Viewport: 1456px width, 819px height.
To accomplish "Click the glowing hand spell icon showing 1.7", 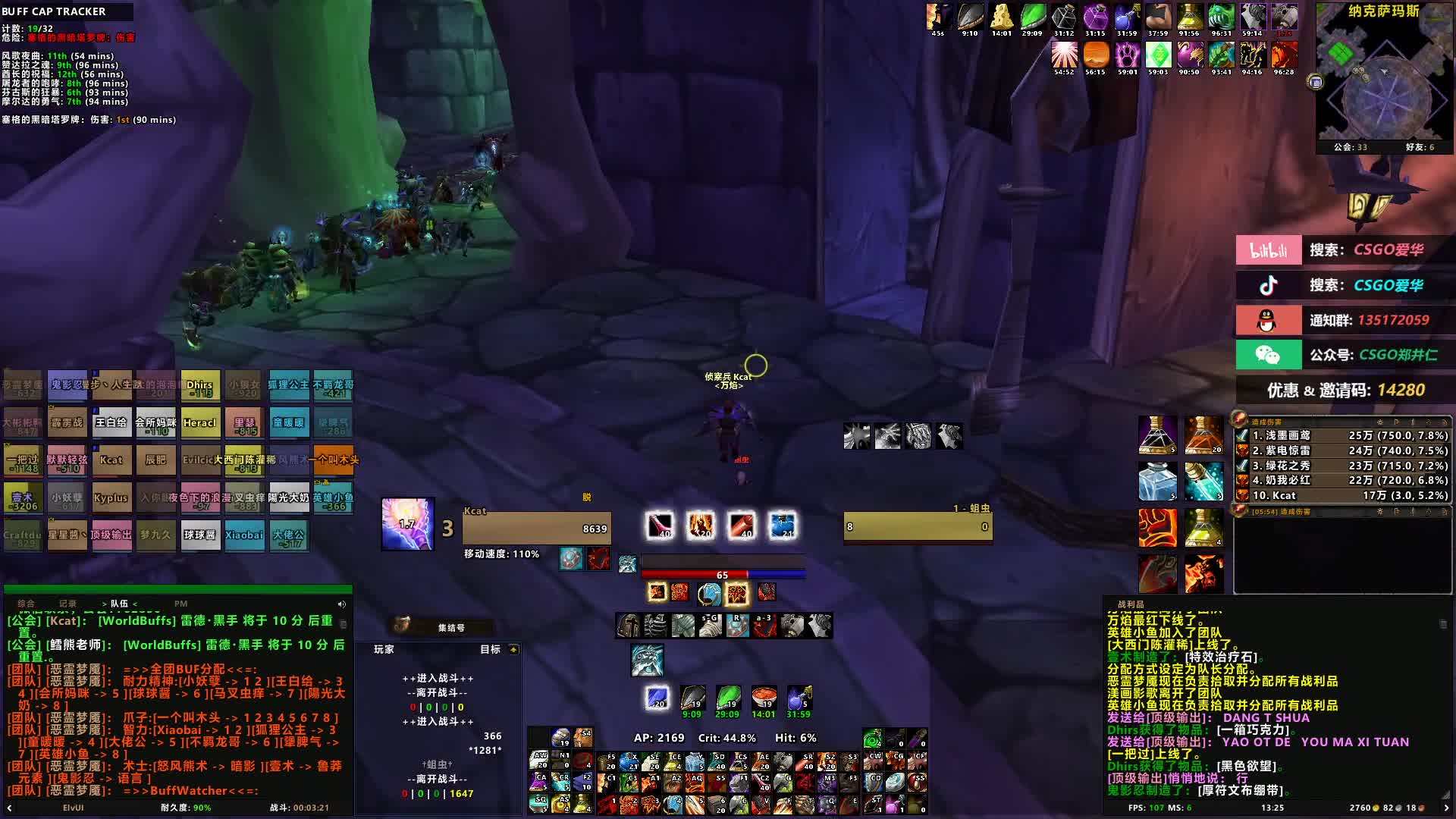I will pos(407,523).
